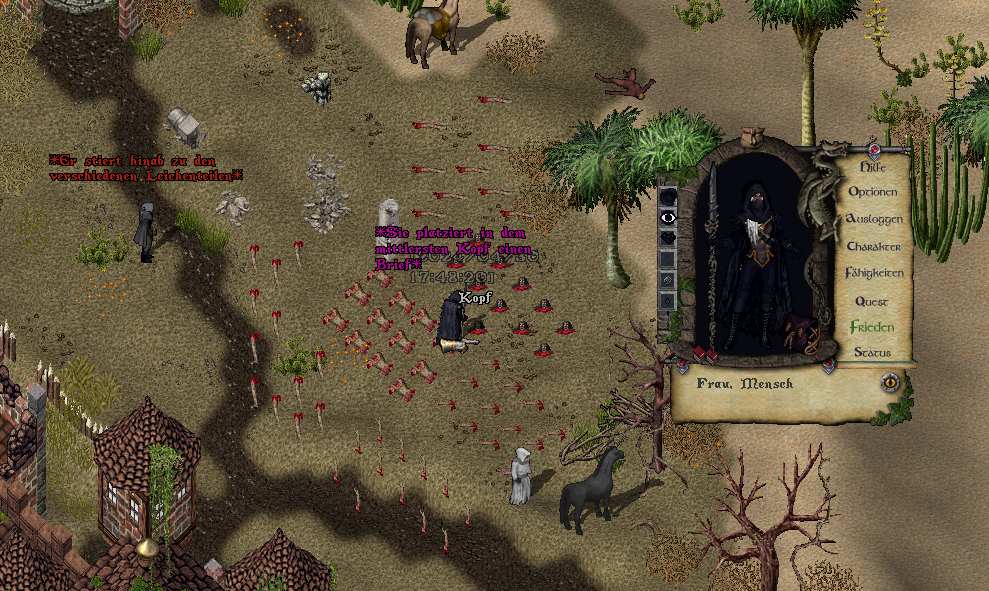Show the Fähigkeiten skills list
This screenshot has height=591, width=989.
(x=874, y=273)
